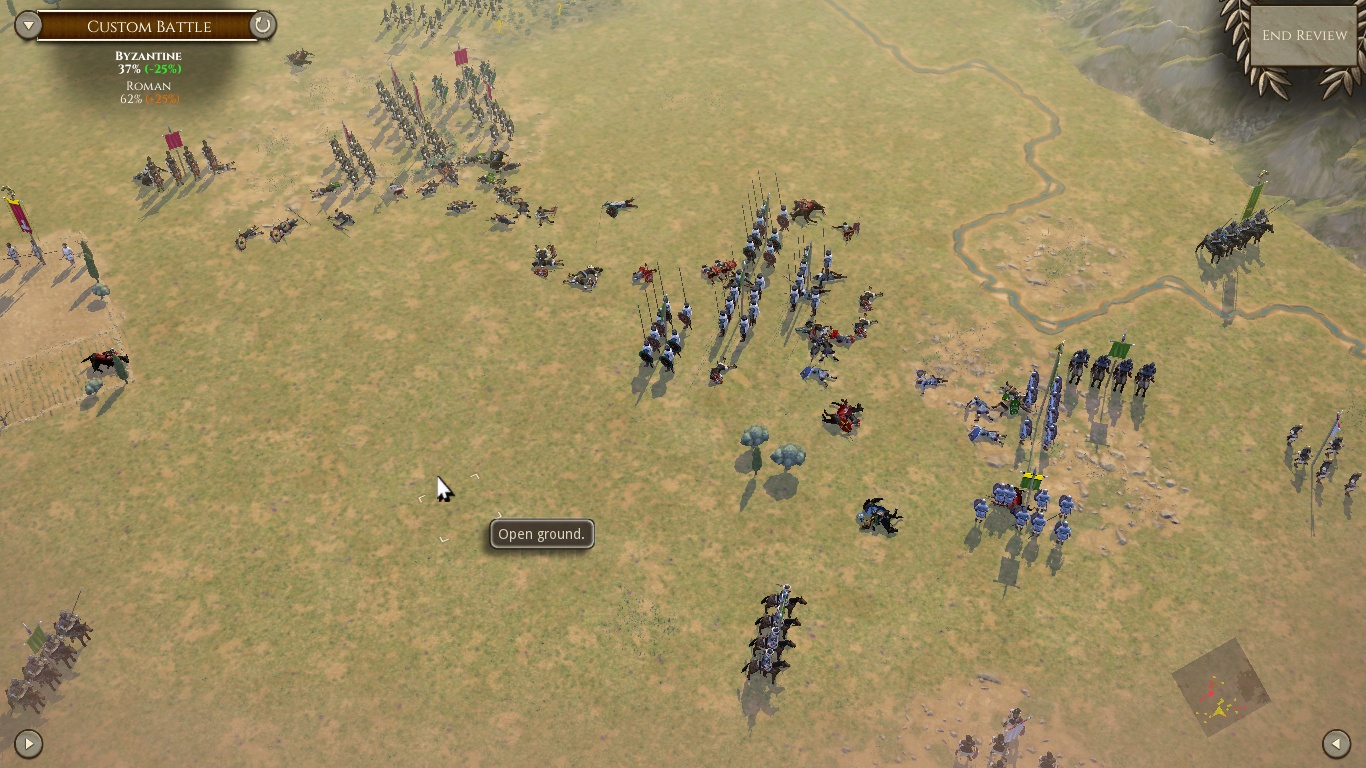
Task: Expand the down-arrow menu beside Custom Battle
Action: point(28,25)
